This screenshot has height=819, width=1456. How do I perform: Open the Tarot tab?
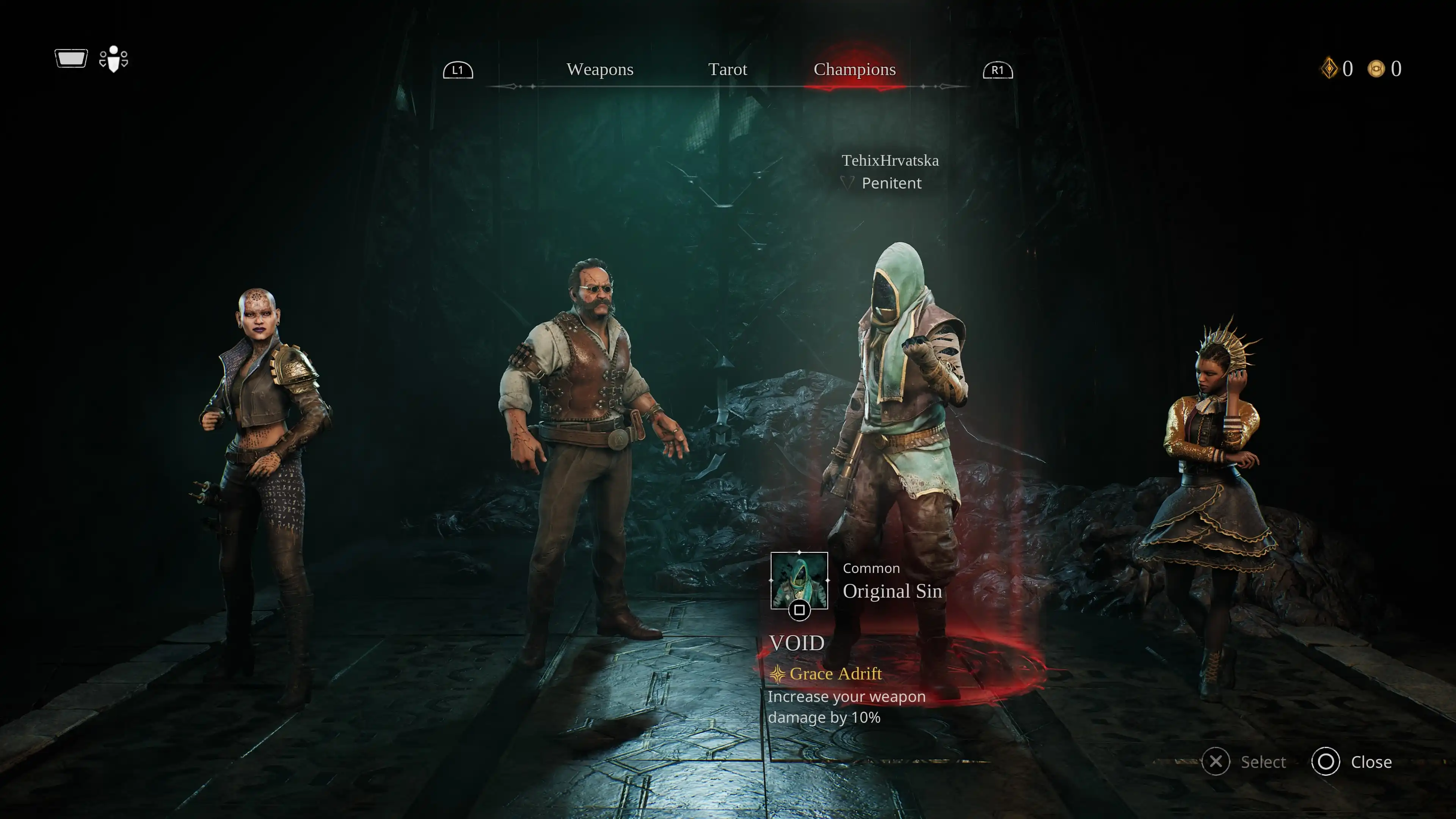pyautogui.click(x=728, y=69)
